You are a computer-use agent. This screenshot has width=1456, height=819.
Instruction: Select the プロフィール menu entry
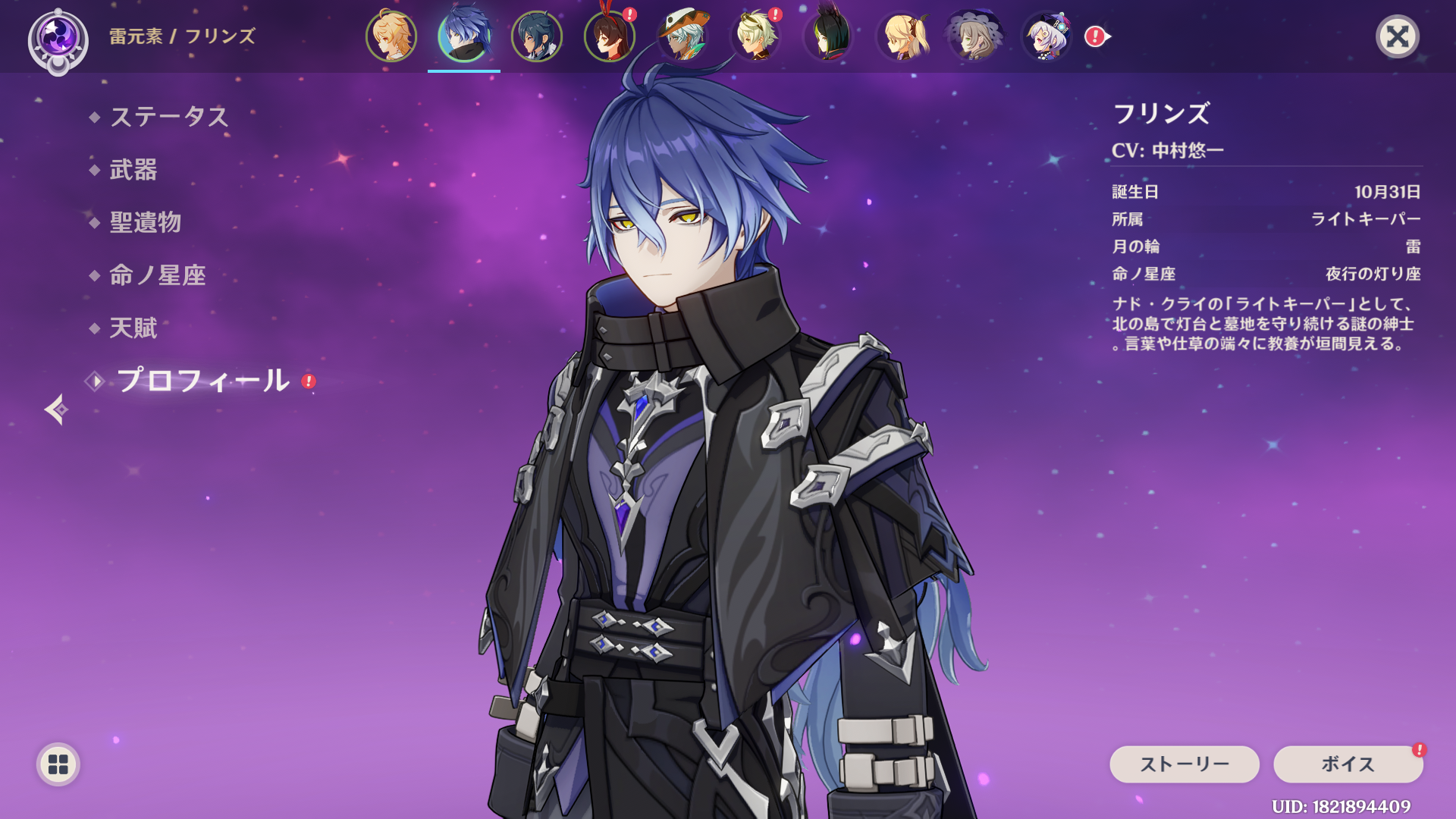coord(202,381)
